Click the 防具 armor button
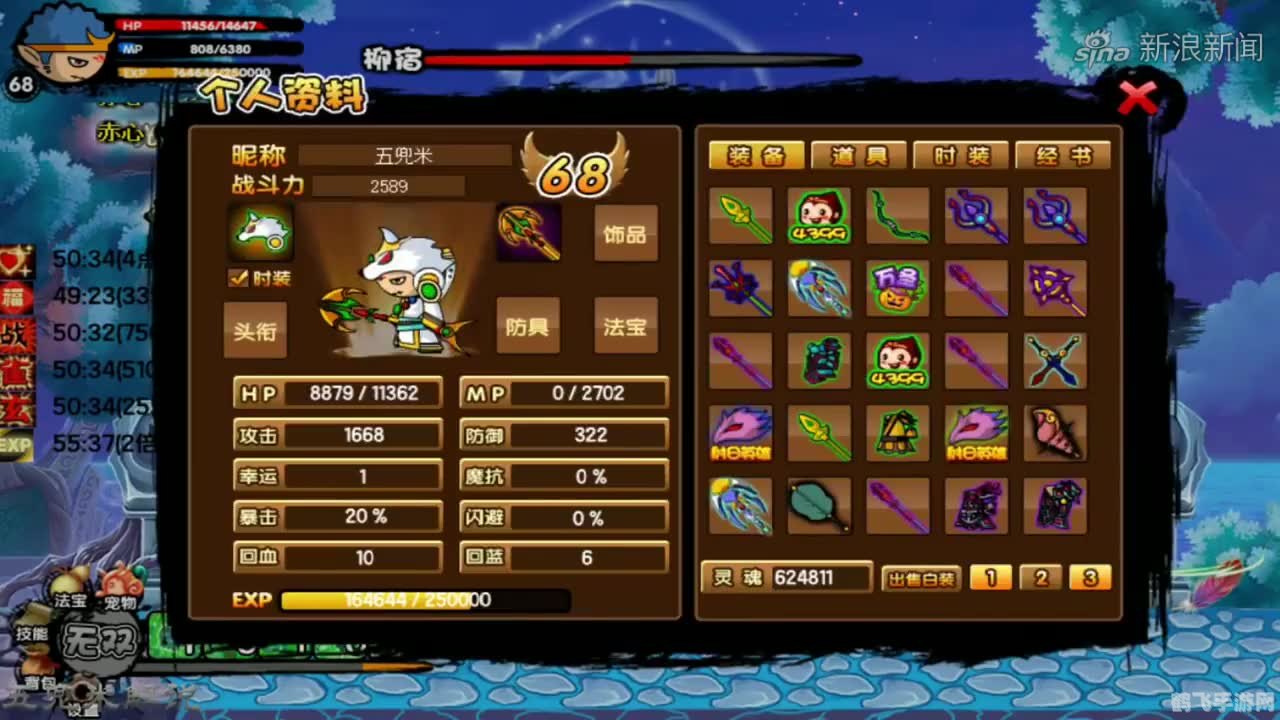This screenshot has width=1280, height=720. pos(528,327)
